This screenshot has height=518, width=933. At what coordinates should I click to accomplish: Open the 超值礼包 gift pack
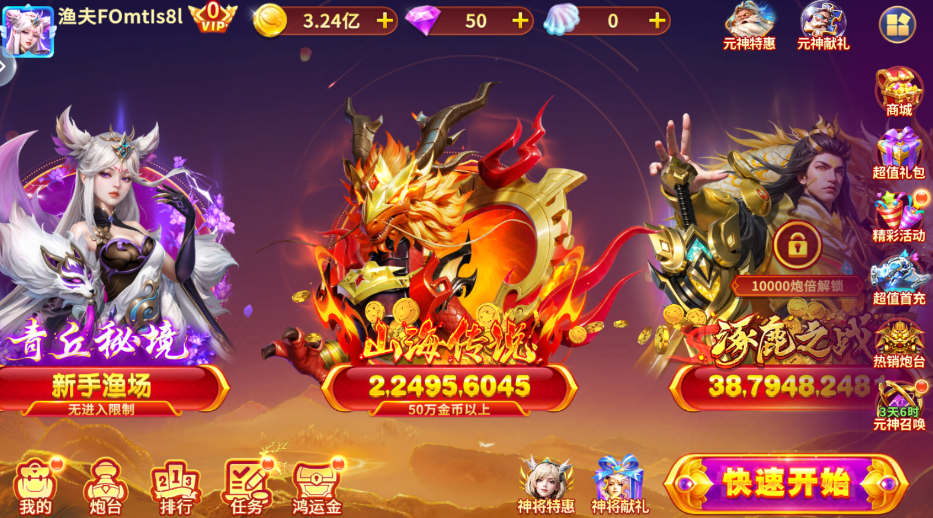(x=898, y=153)
